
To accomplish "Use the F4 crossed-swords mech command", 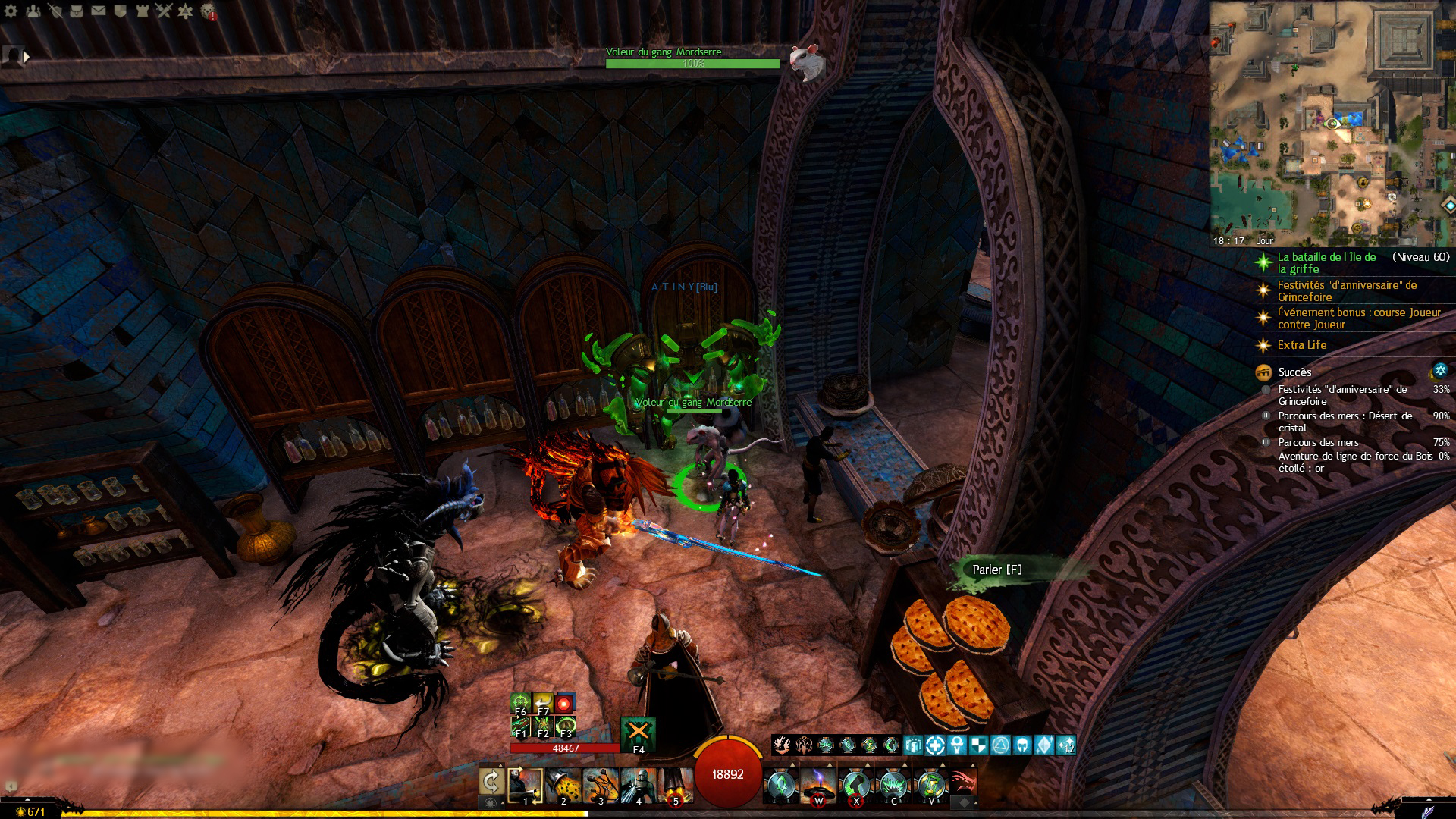I will pyautogui.click(x=638, y=733).
